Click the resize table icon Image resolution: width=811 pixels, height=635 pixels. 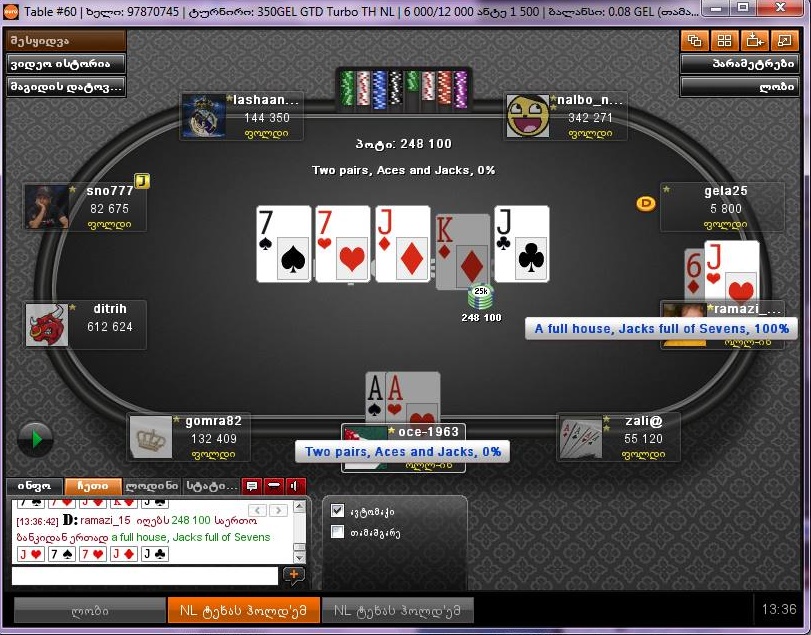(783, 41)
